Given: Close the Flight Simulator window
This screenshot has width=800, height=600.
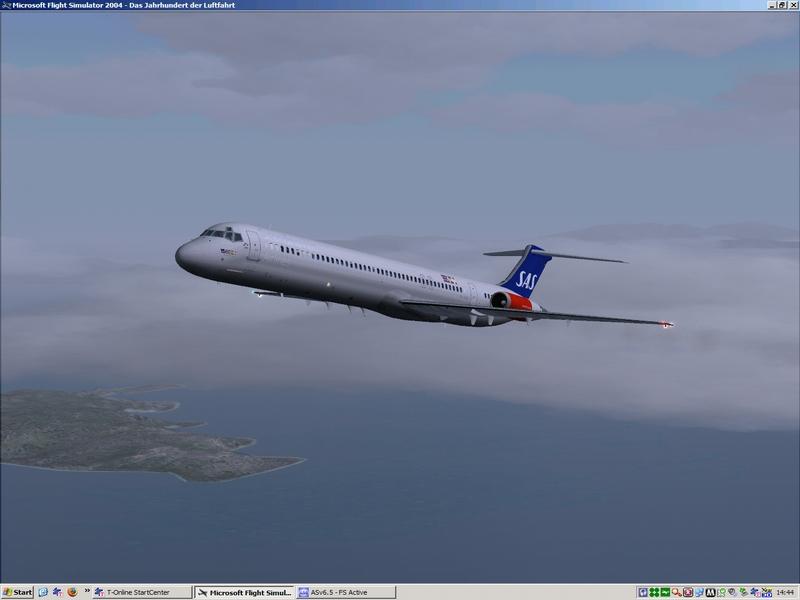Looking at the screenshot, I should [x=793, y=5].
